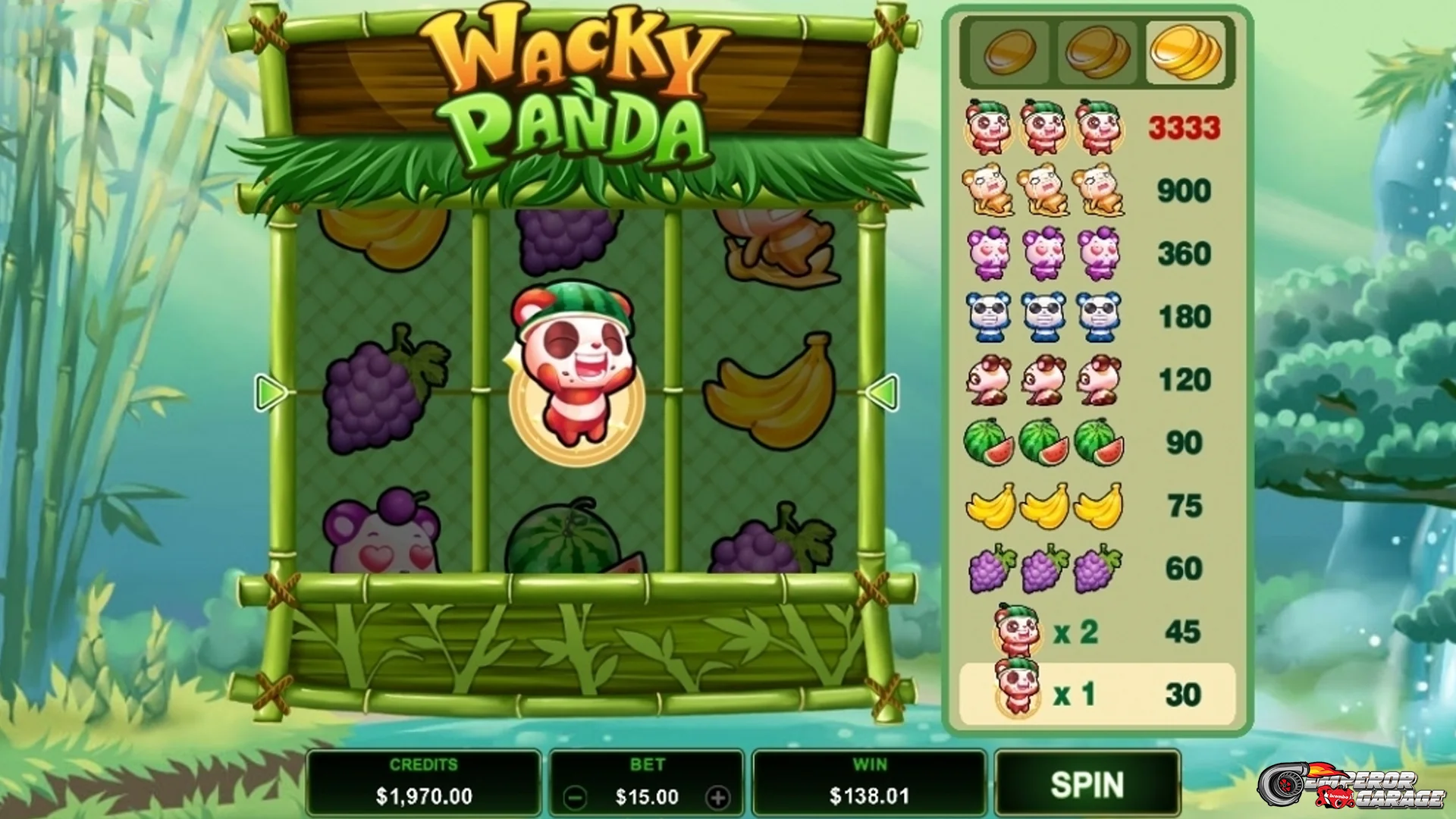Click the right payline arrow indicator

pos(882,391)
